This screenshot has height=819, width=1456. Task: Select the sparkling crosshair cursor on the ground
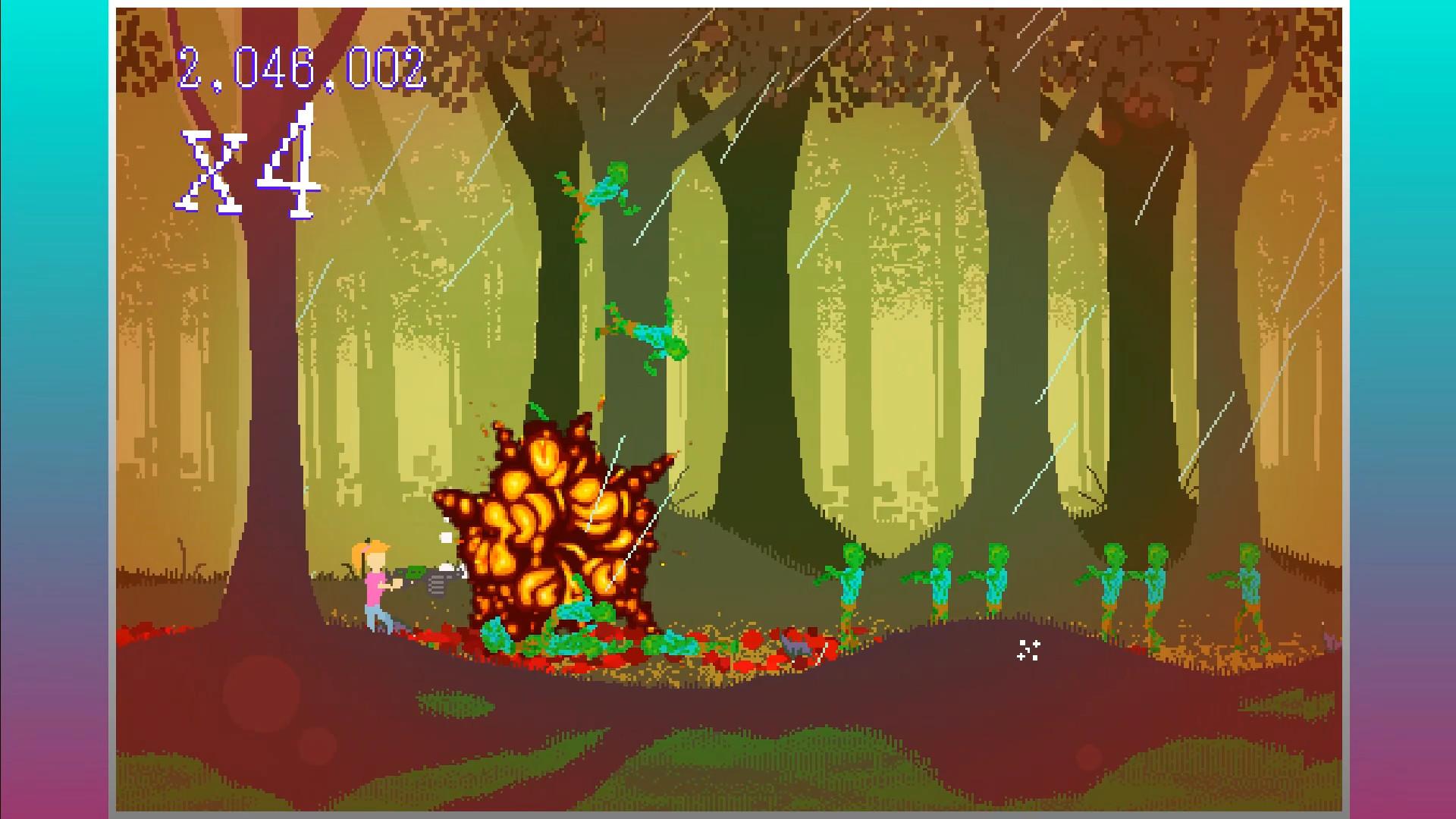click(1028, 651)
